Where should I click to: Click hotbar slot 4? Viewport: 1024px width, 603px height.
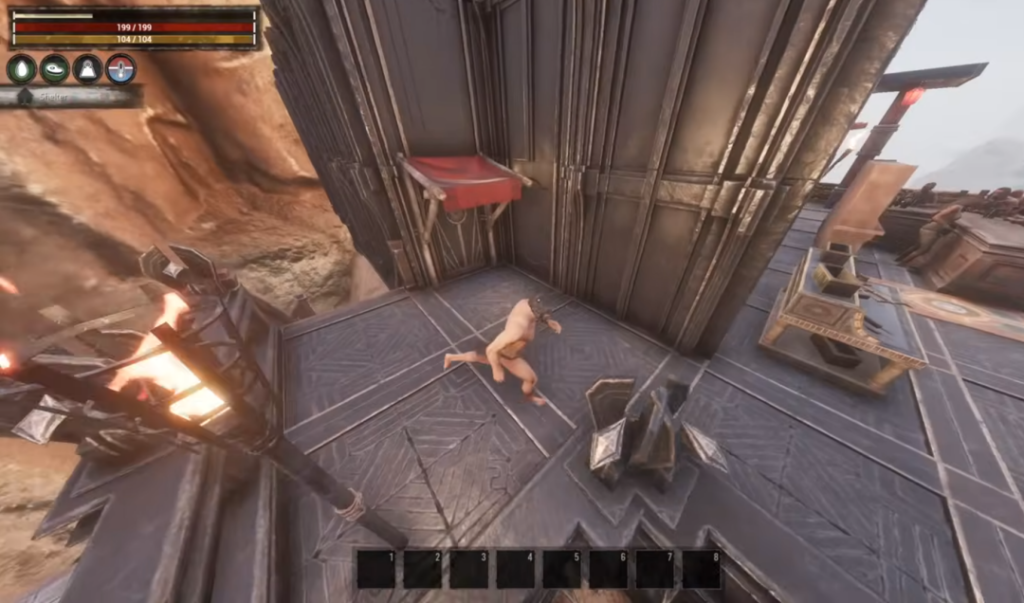tap(515, 569)
